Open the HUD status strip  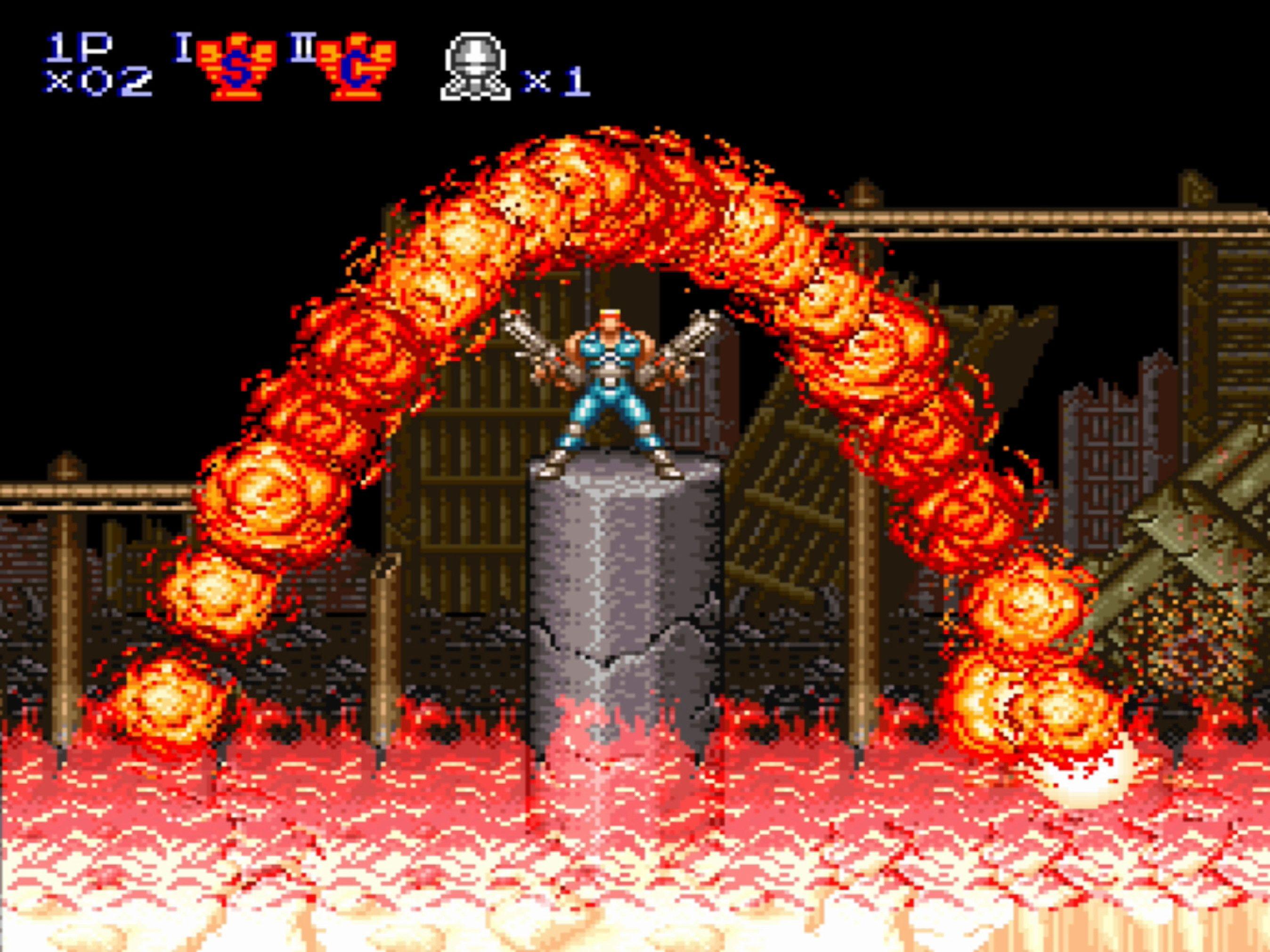pyautogui.click(x=316, y=63)
